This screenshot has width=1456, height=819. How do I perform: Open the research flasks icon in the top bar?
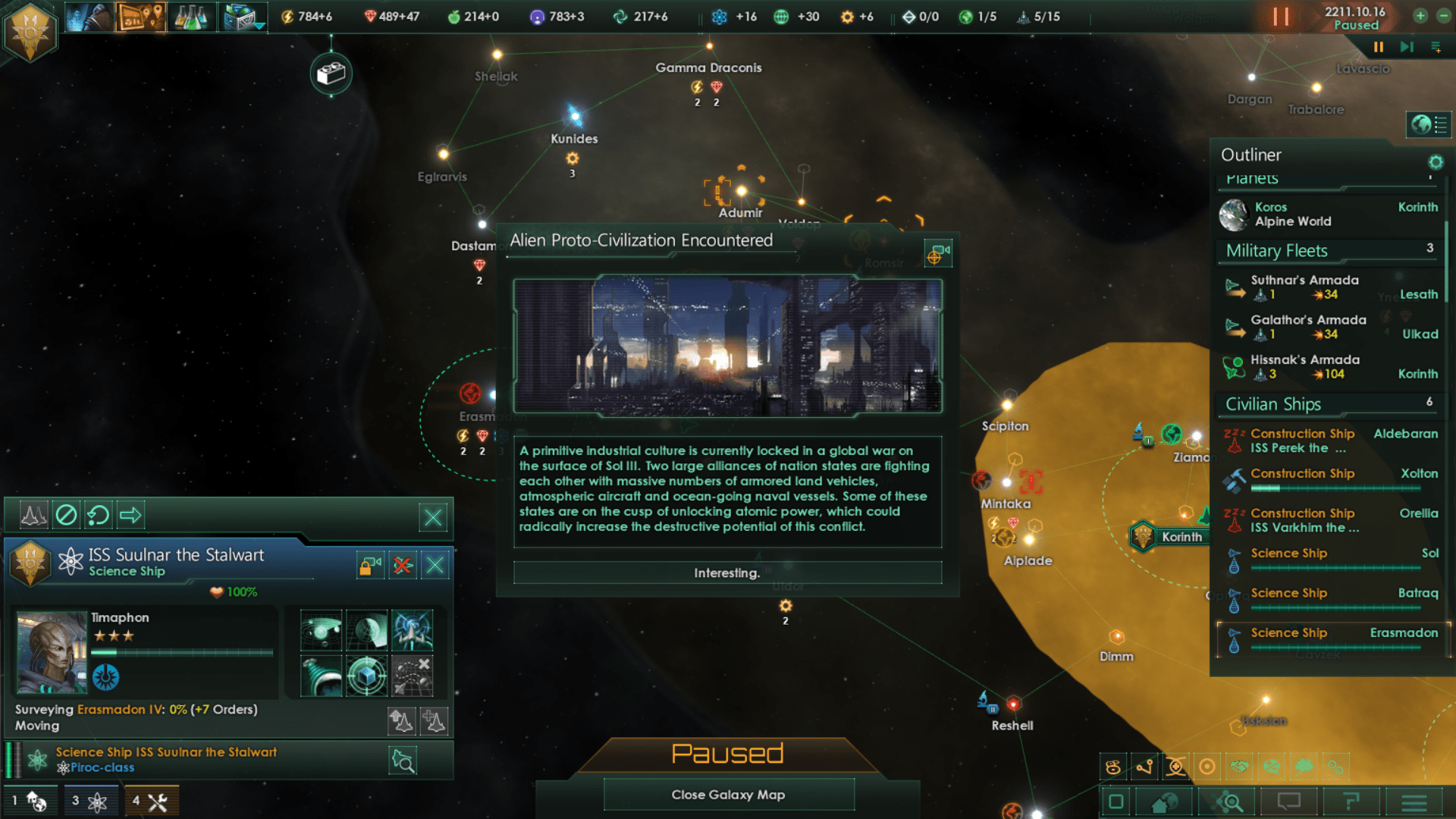193,16
